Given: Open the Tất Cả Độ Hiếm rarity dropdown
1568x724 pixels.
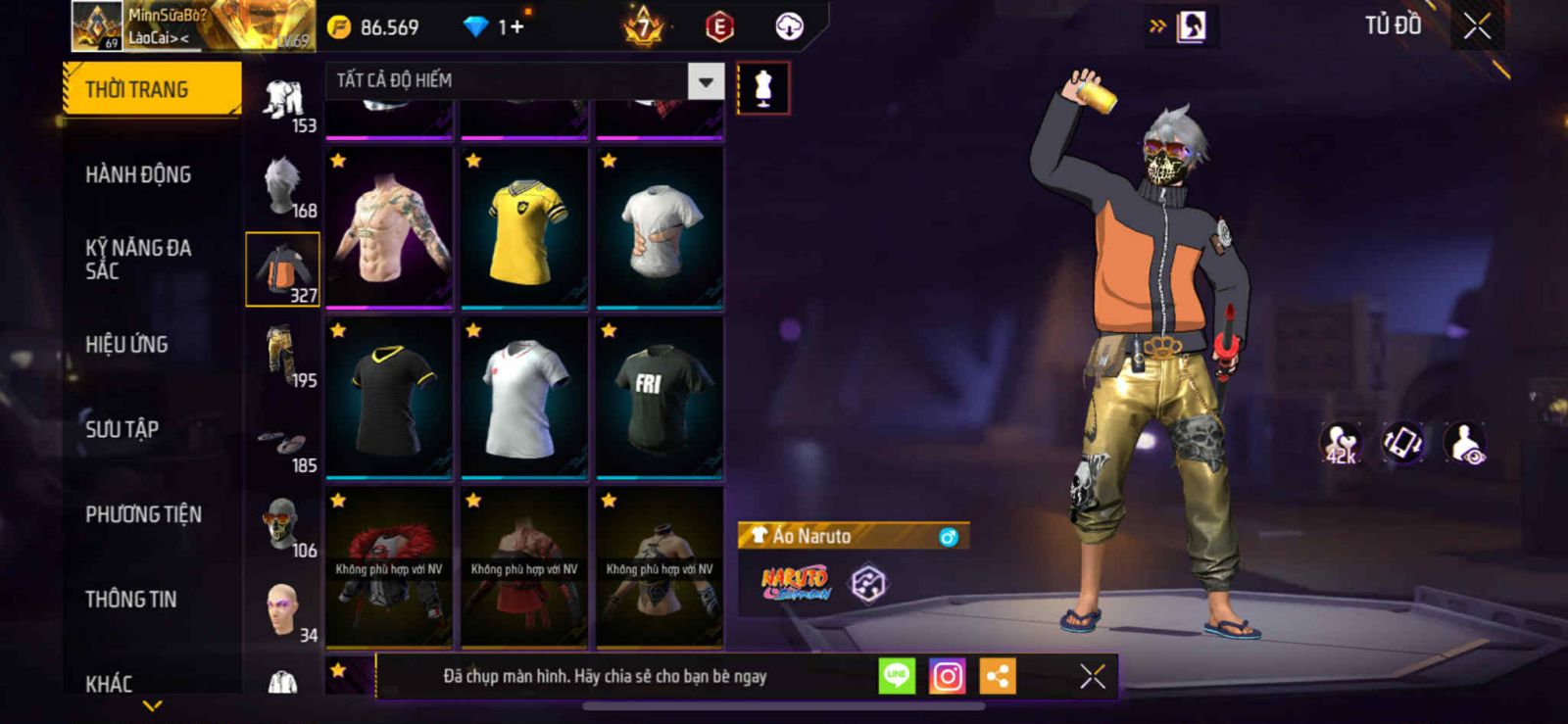Looking at the screenshot, I should tap(706, 81).
